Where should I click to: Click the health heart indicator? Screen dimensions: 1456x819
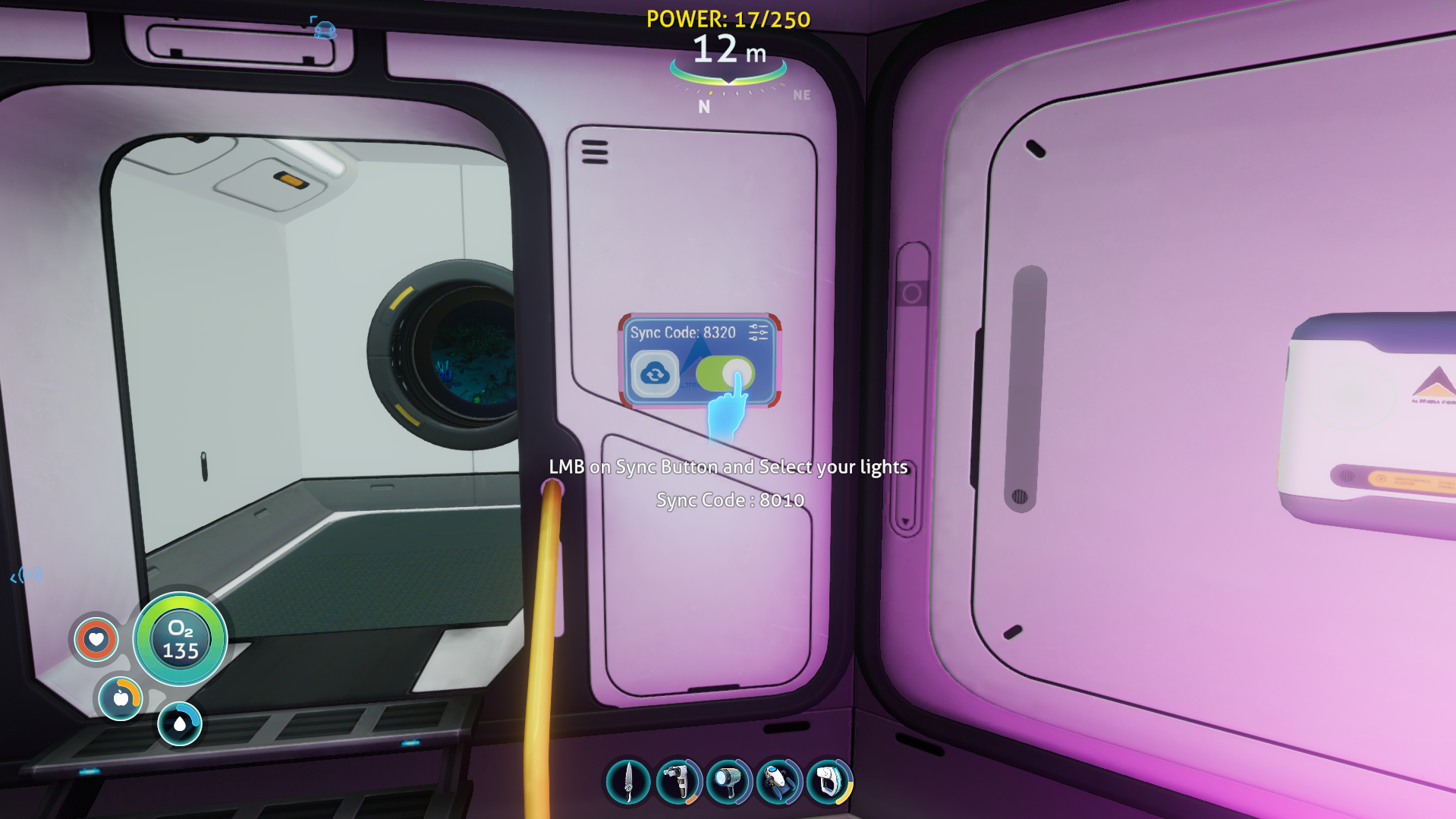[96, 640]
